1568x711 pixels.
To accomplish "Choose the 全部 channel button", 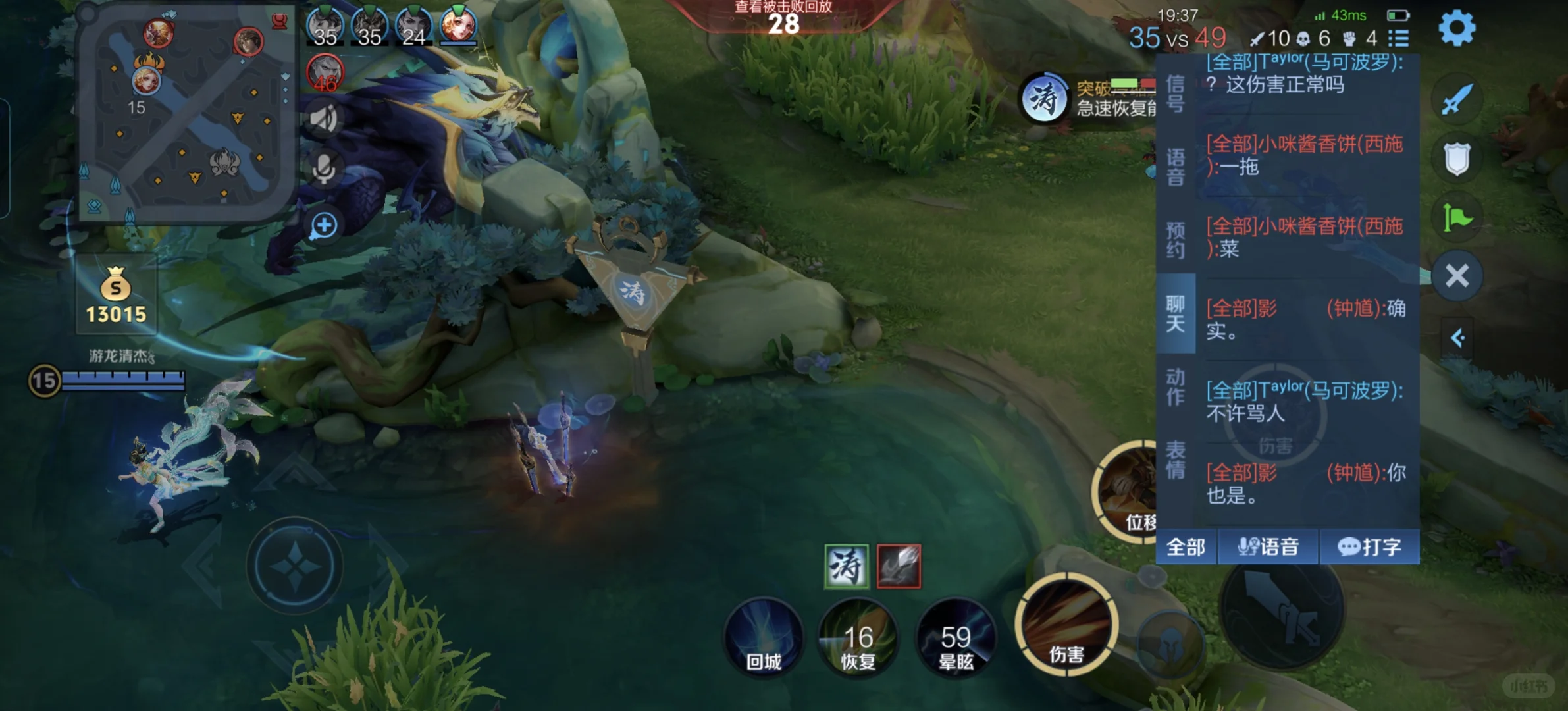I will coord(1186,546).
